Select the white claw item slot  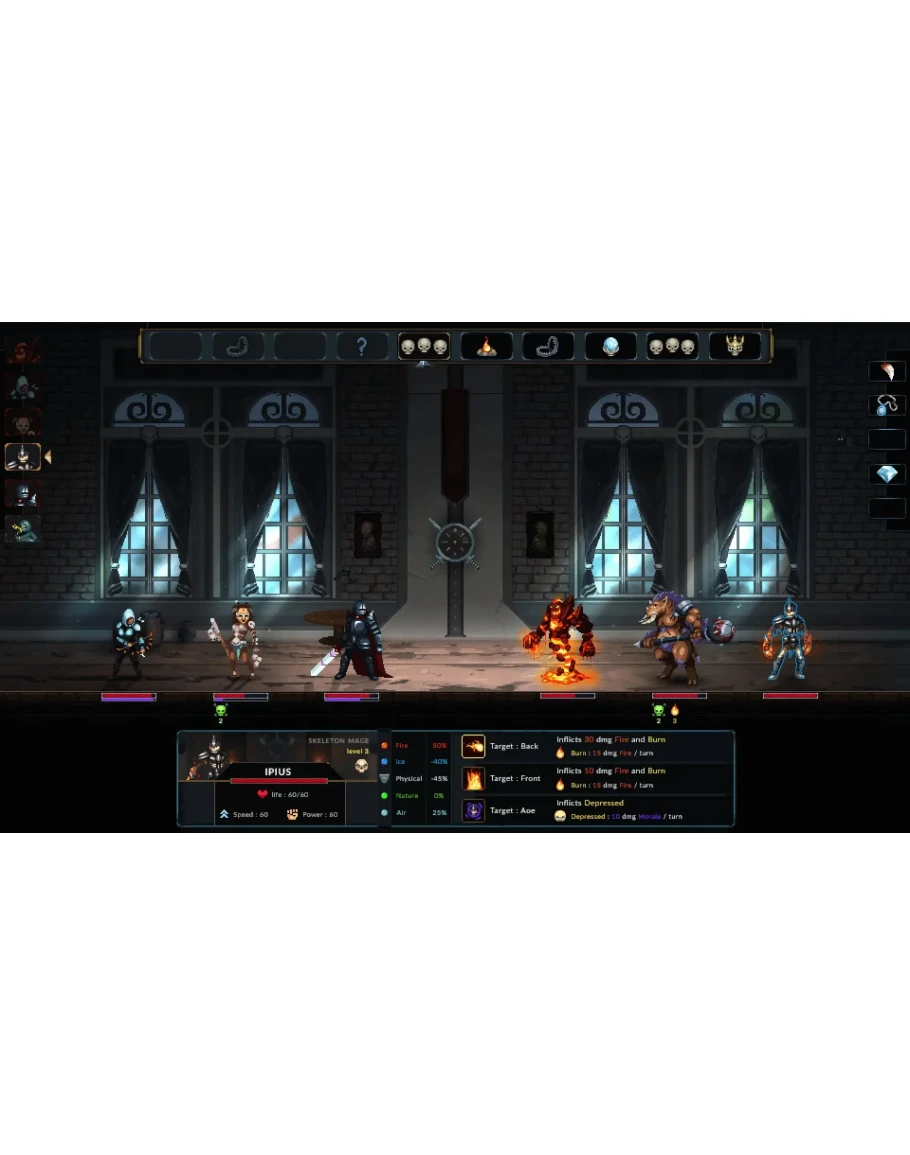click(x=886, y=372)
